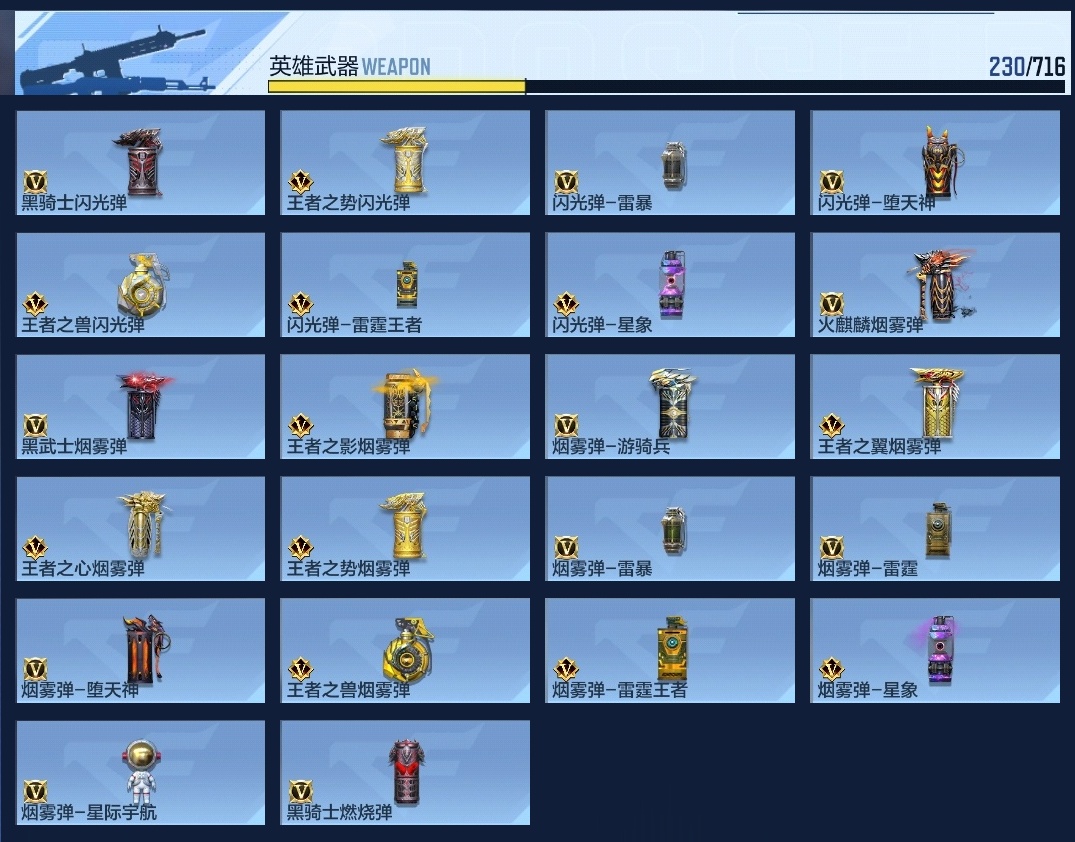This screenshot has height=842, width=1075.
Task: Choose the 闪光弹-雷霆王者 item
Action: click(x=405, y=285)
